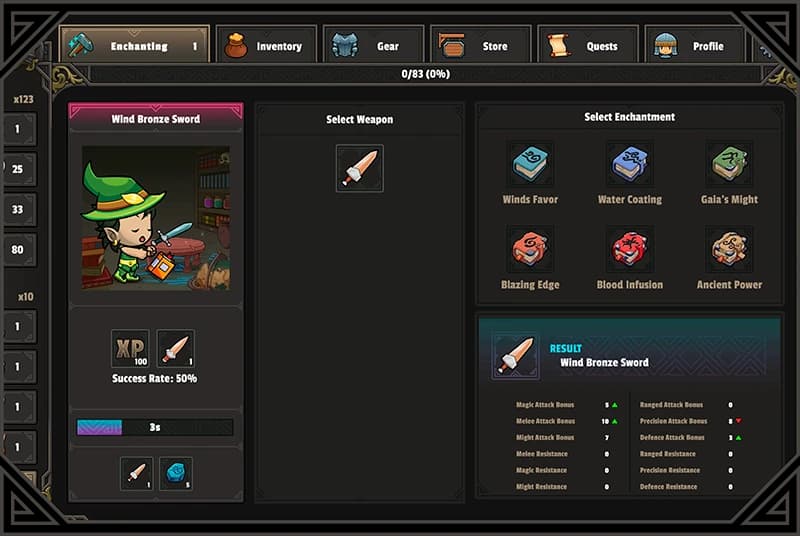Select the sidebar slot numbered 33
This screenshot has height=536, width=800.
click(18, 209)
